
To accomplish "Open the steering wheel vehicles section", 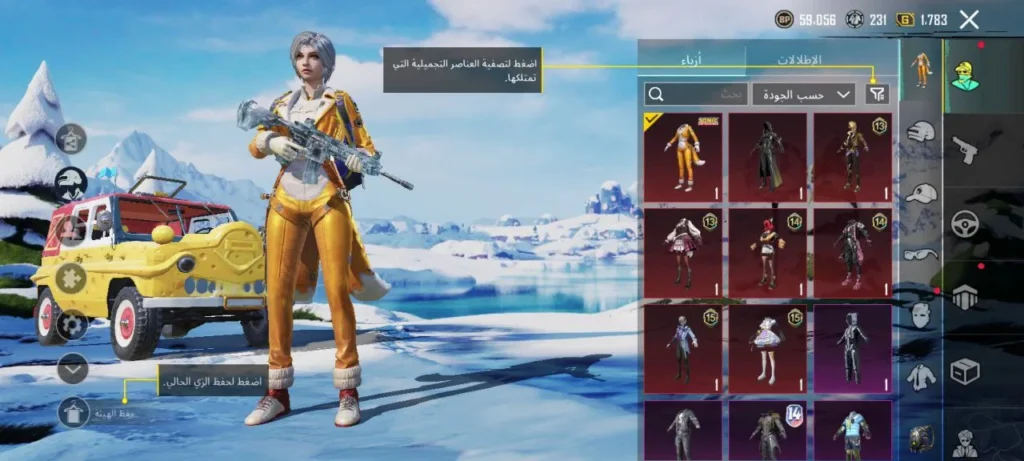I will pos(964,222).
